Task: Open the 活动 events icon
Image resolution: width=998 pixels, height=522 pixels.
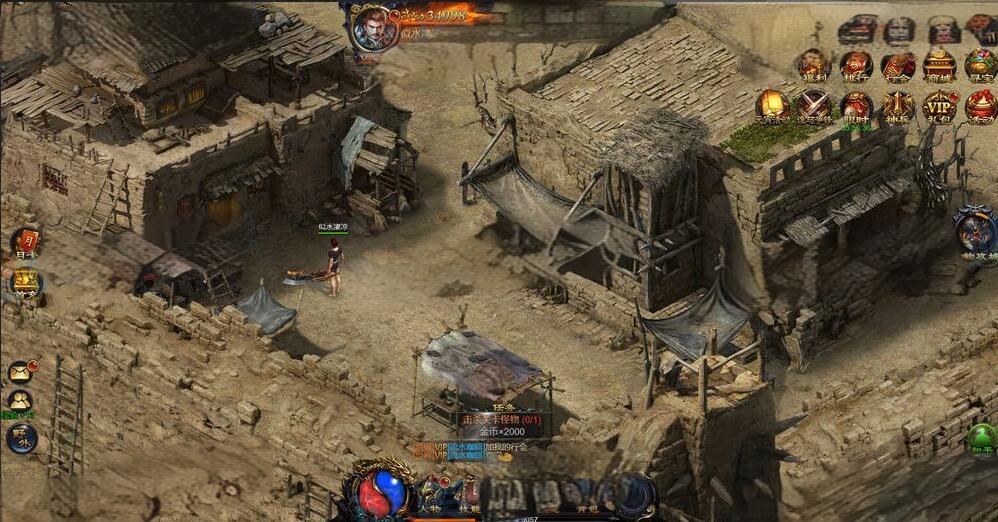Action: [980, 106]
